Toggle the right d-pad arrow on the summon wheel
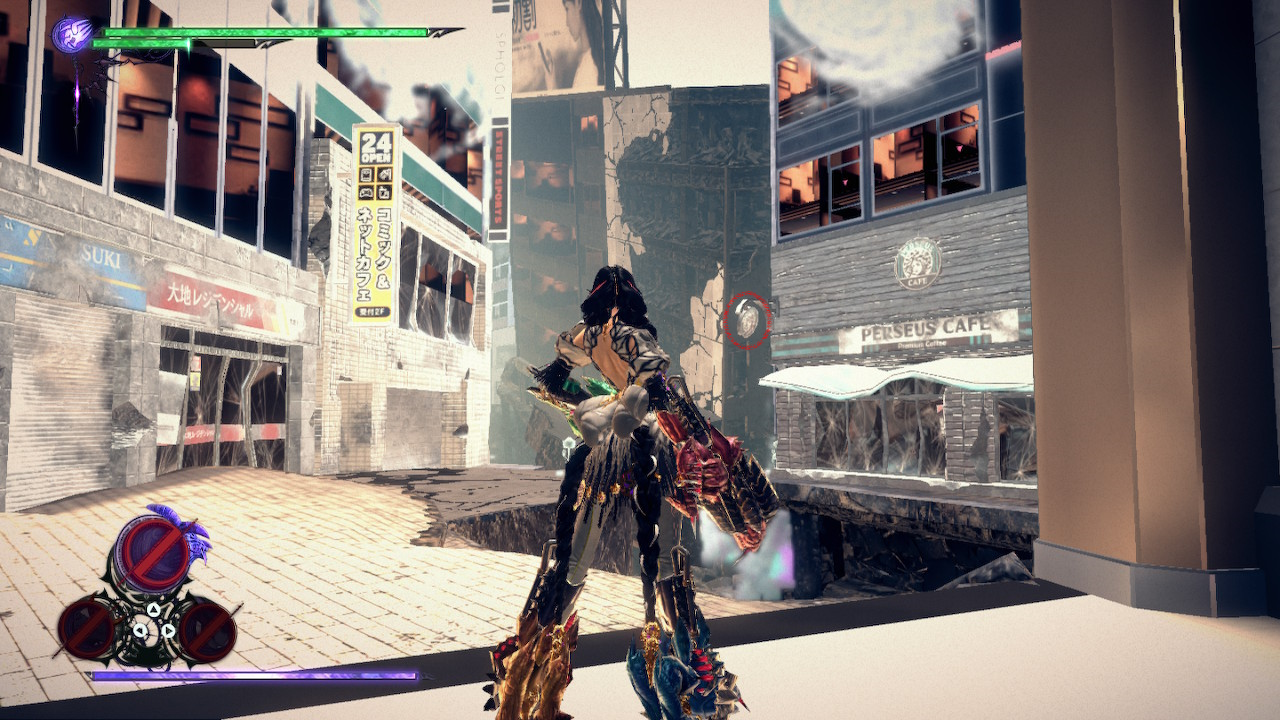 pos(168,630)
